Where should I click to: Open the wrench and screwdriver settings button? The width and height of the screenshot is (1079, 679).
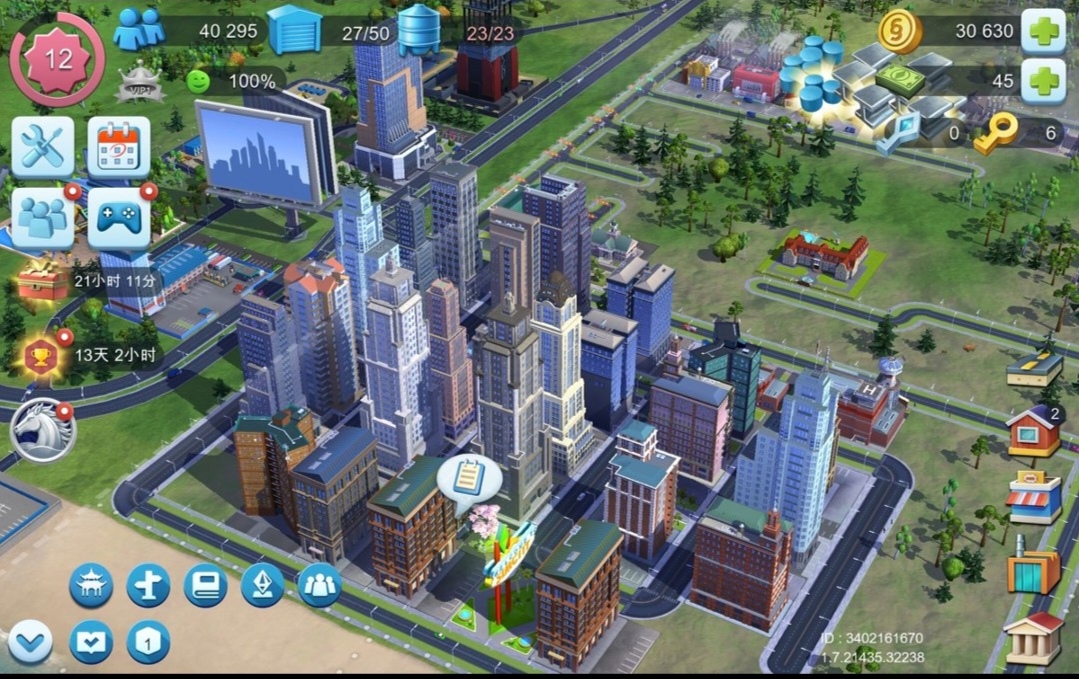coord(42,147)
